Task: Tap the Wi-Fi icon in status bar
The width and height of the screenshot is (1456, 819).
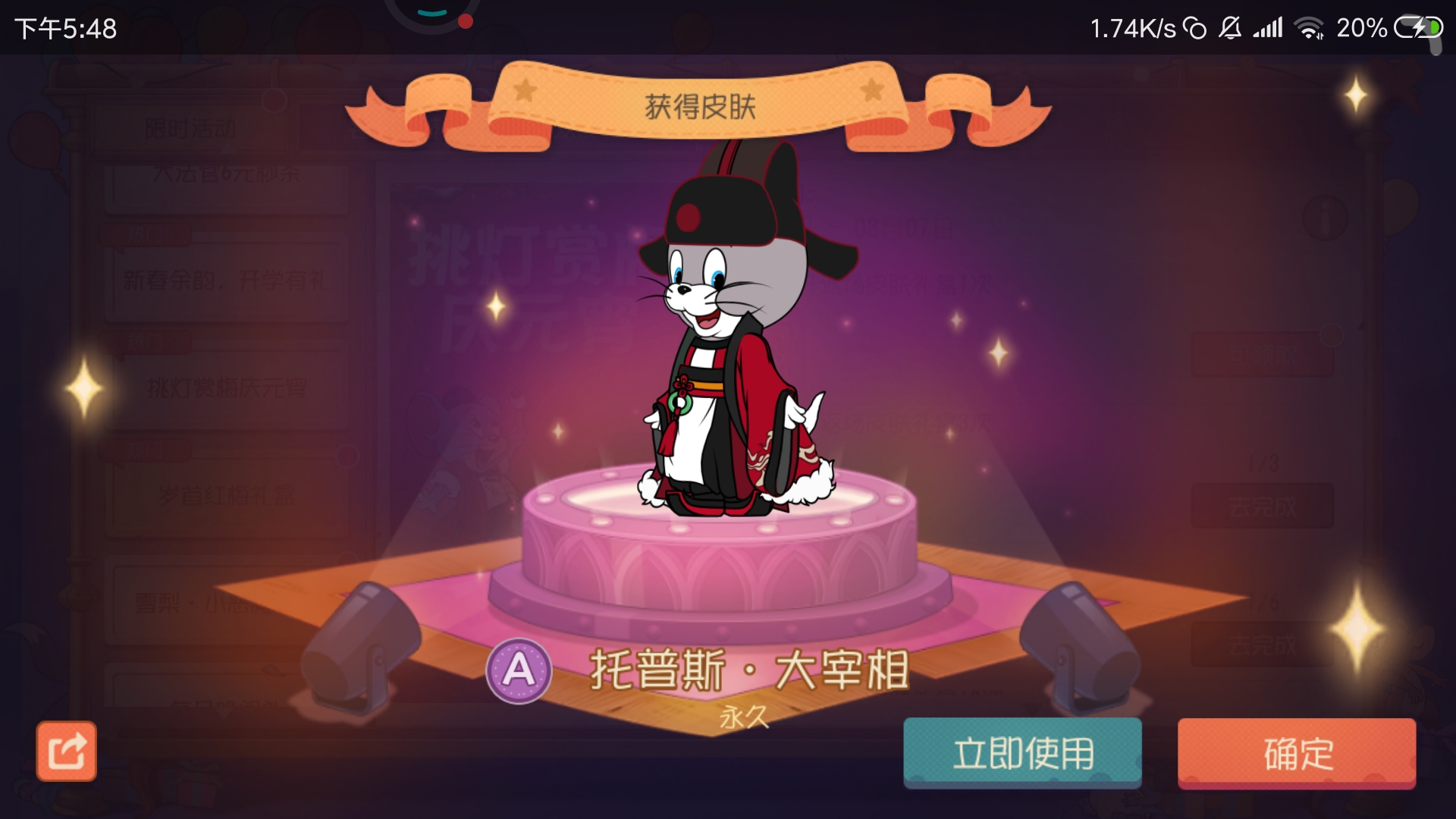Action: click(1310, 28)
